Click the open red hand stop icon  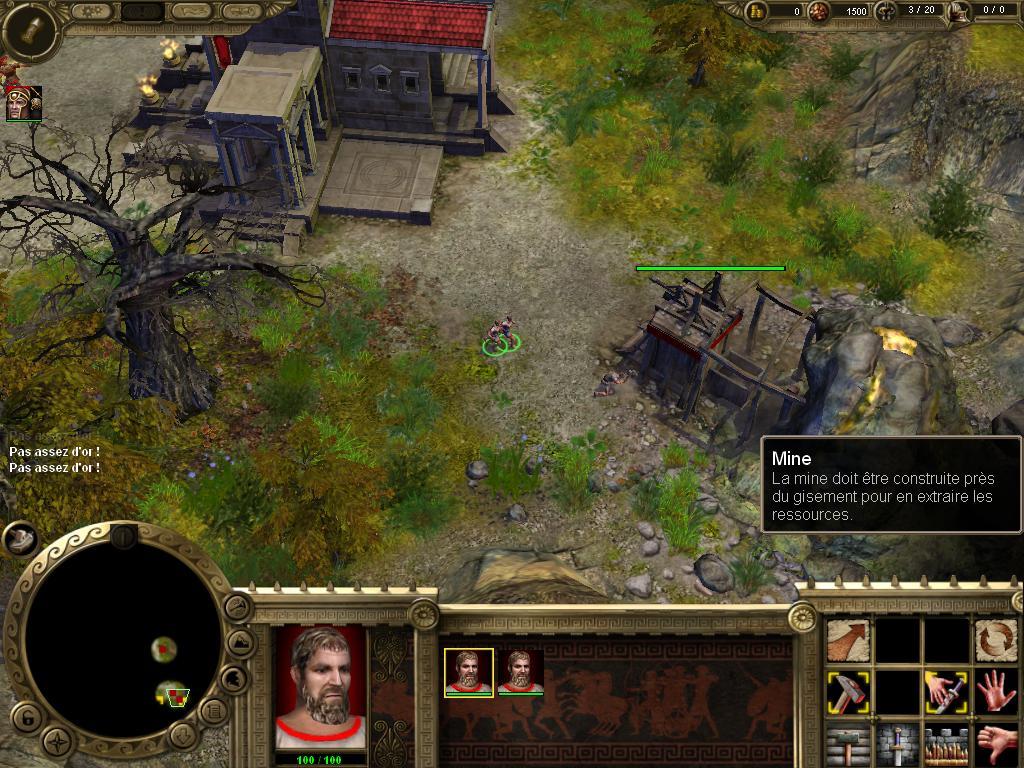point(996,692)
